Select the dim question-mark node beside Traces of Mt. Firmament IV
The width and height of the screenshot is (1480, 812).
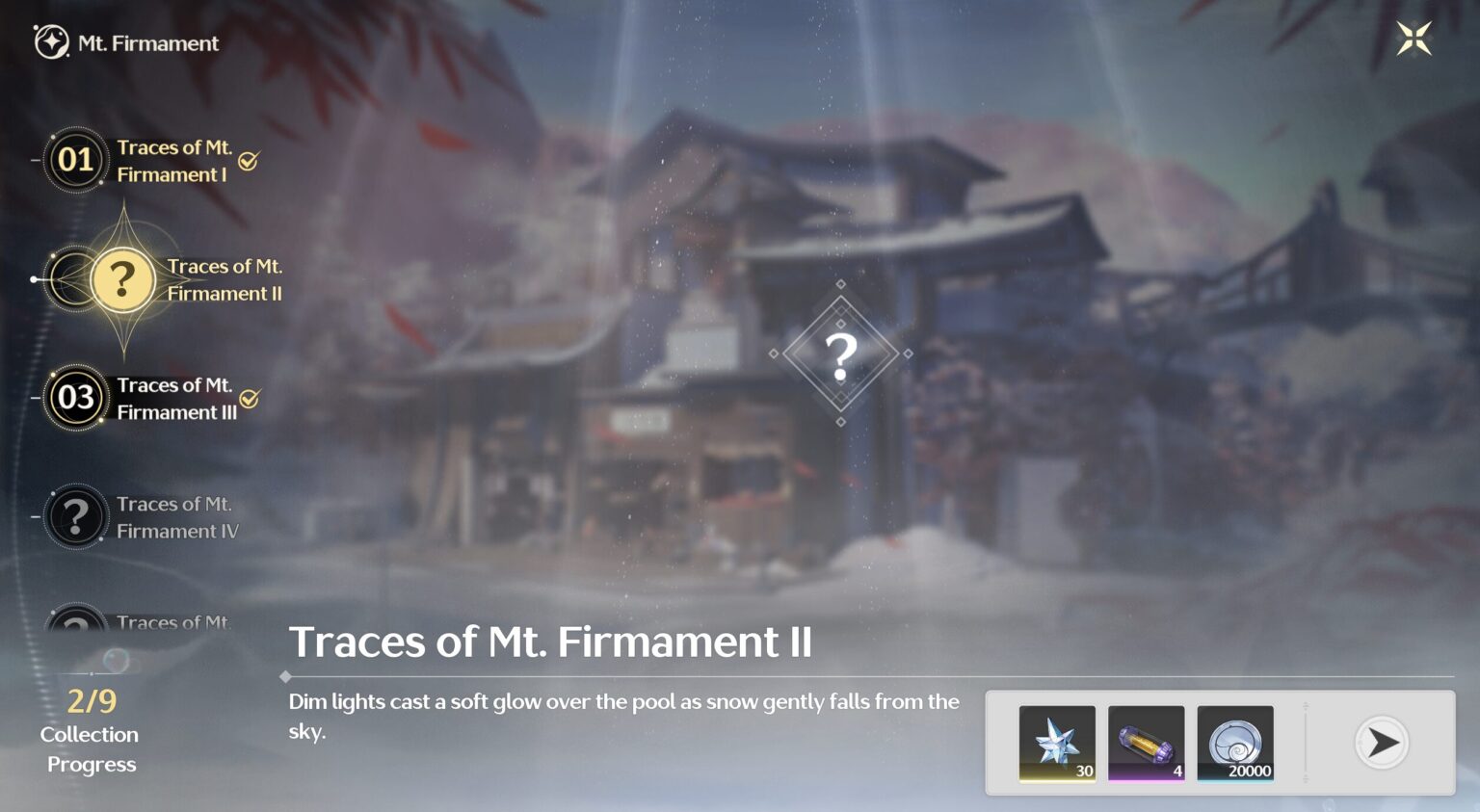tap(76, 516)
